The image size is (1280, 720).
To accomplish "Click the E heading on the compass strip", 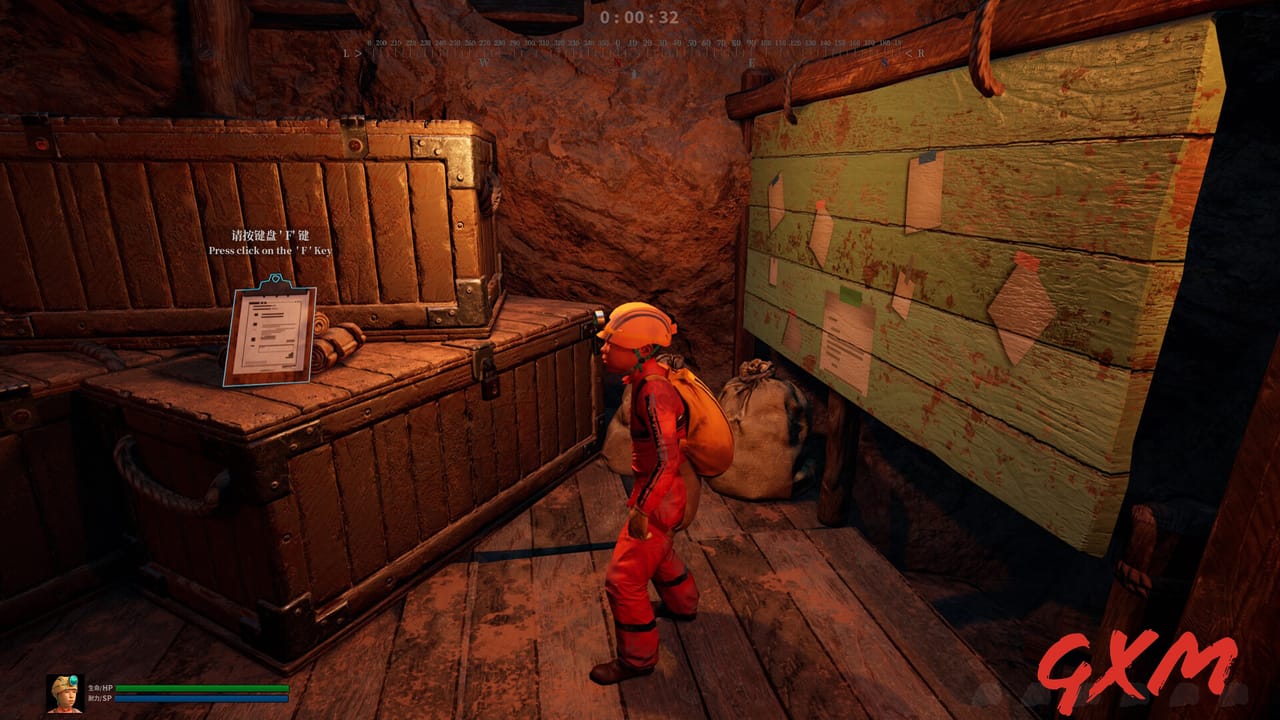I will pos(752,62).
